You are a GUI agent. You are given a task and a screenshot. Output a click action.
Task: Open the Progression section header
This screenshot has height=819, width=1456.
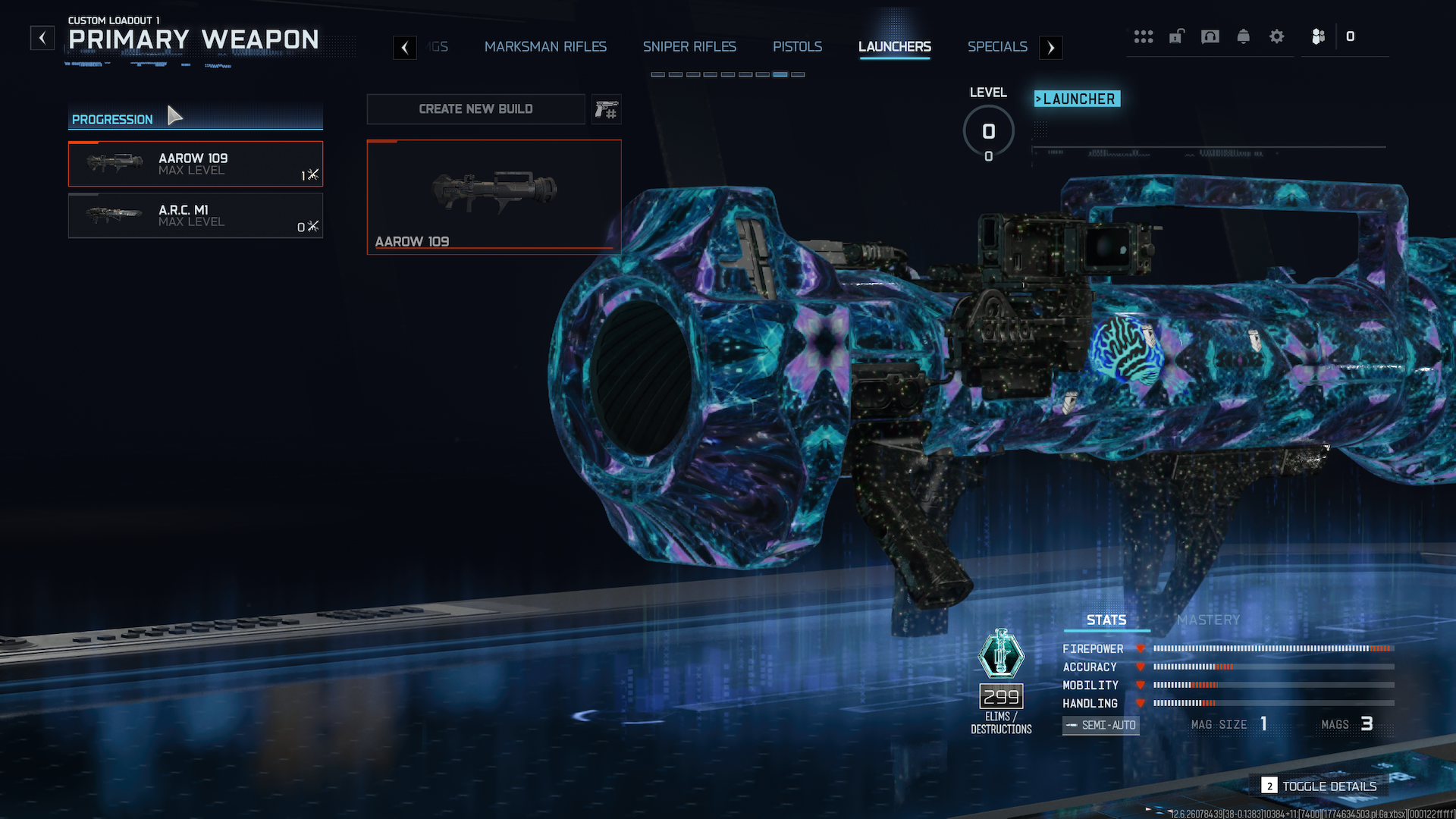(x=112, y=119)
